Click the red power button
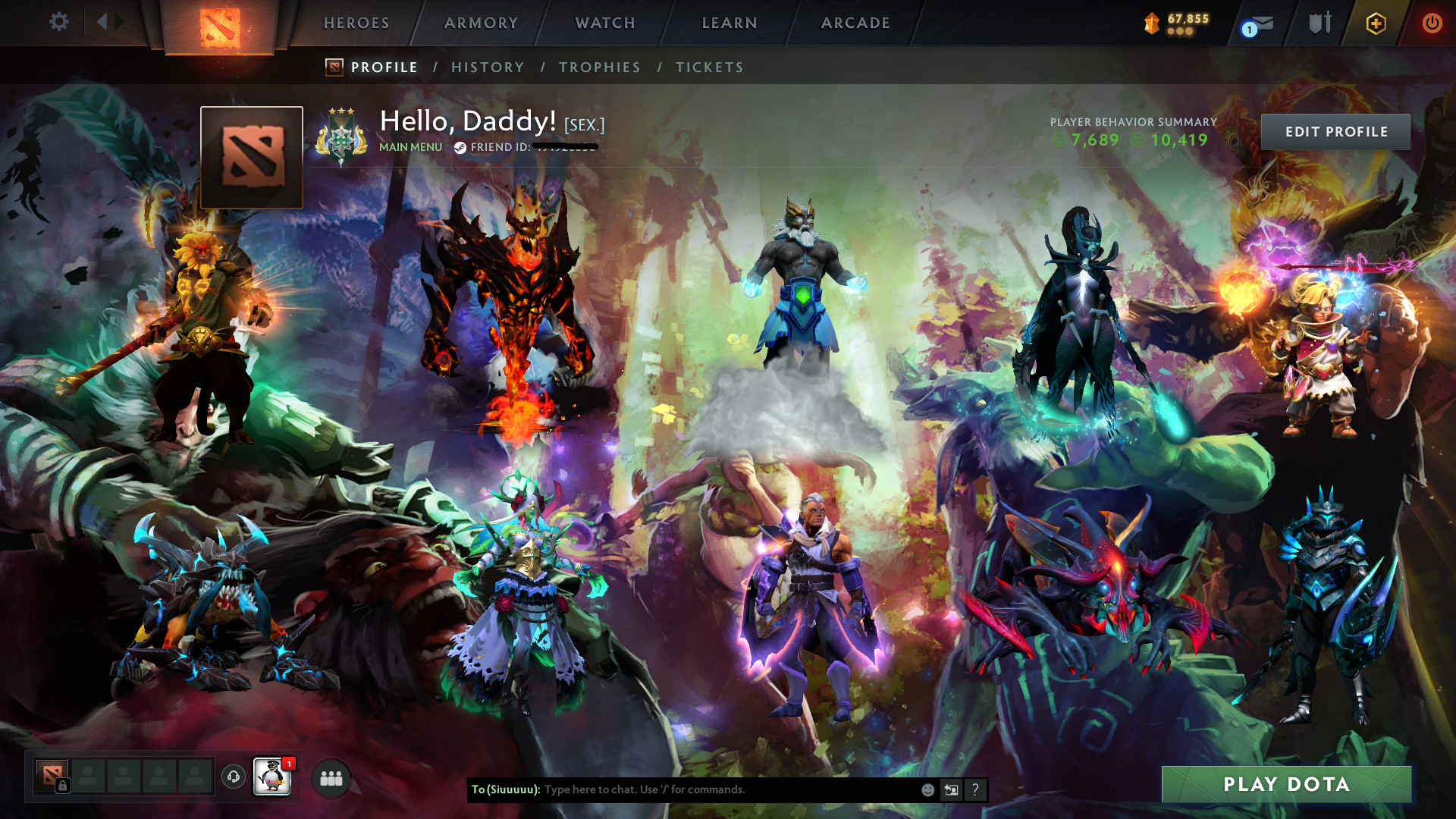This screenshot has width=1456, height=819. [x=1432, y=23]
